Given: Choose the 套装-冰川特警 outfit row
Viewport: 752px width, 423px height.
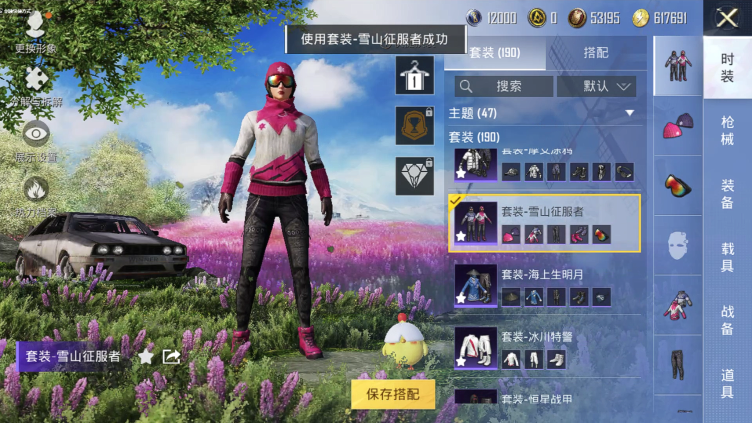Looking at the screenshot, I should pyautogui.click(x=545, y=347).
